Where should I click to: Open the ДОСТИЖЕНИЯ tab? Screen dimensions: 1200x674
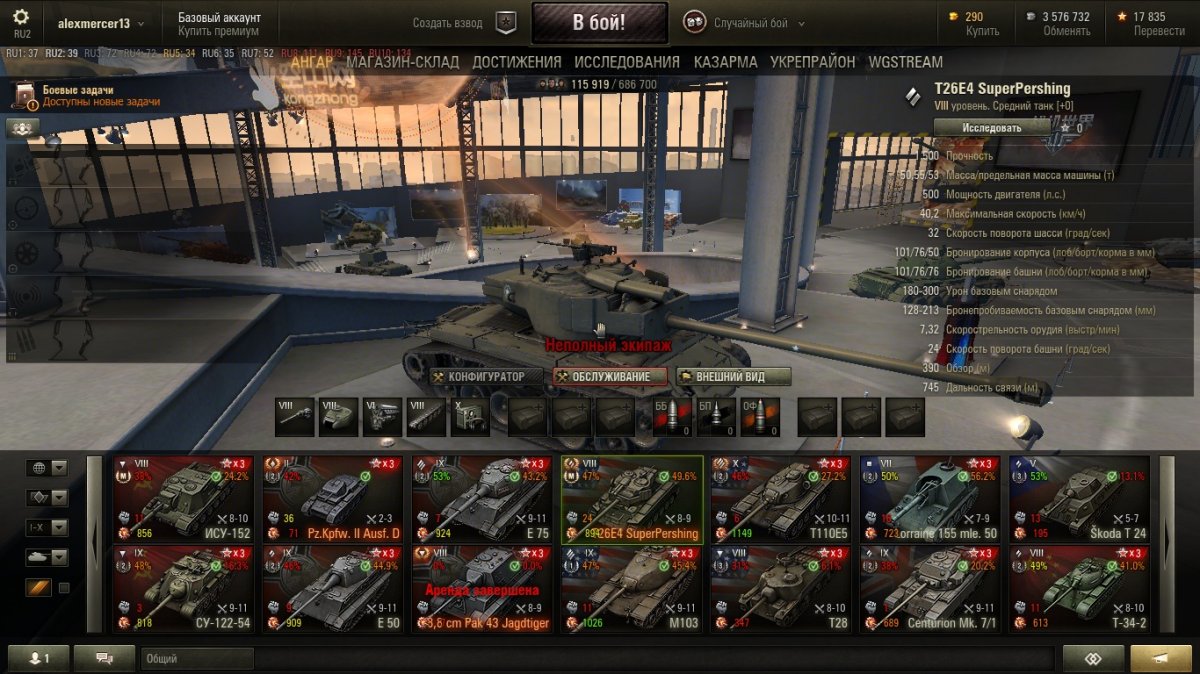pos(517,62)
